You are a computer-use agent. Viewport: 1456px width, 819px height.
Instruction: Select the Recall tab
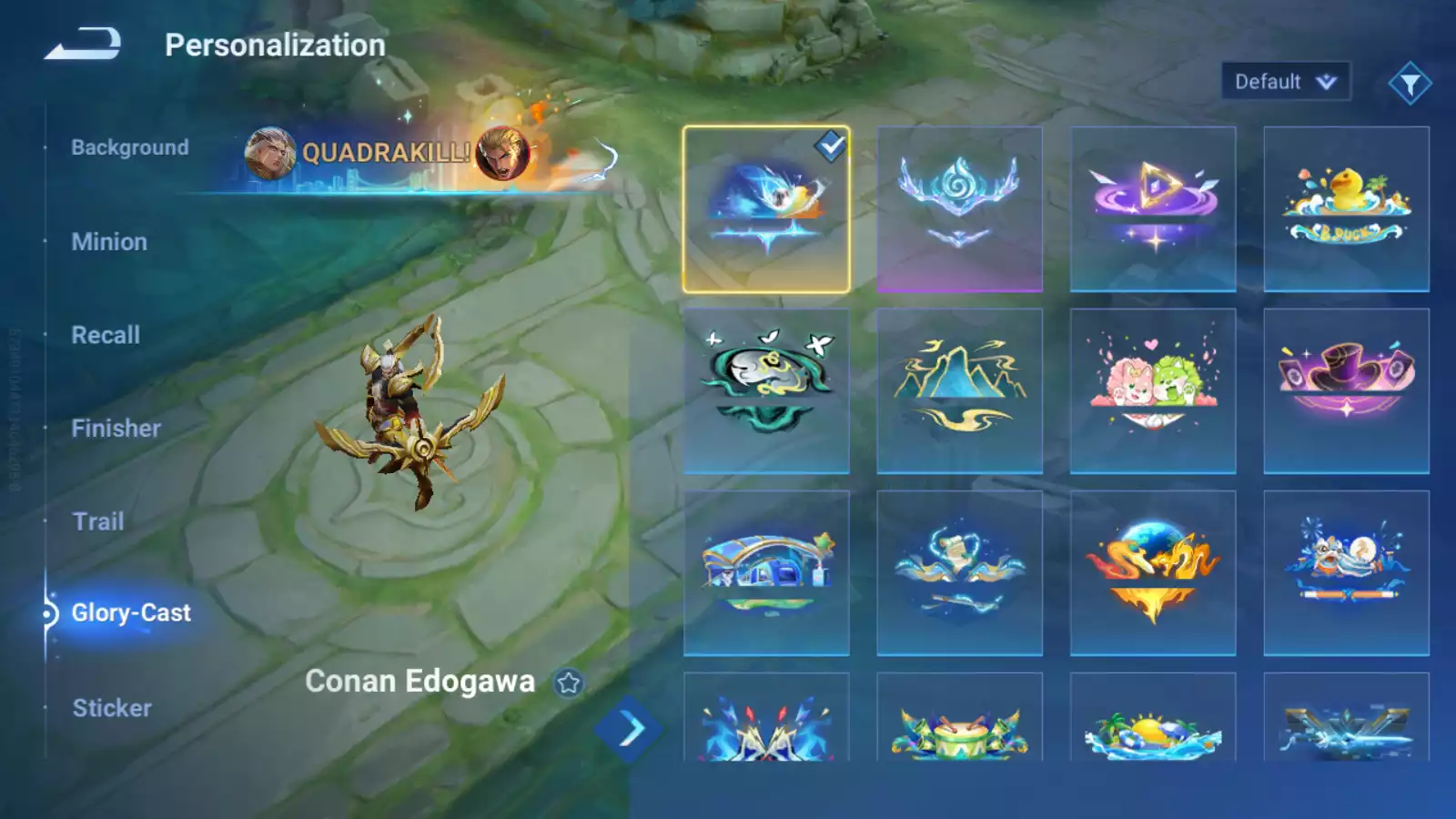106,335
